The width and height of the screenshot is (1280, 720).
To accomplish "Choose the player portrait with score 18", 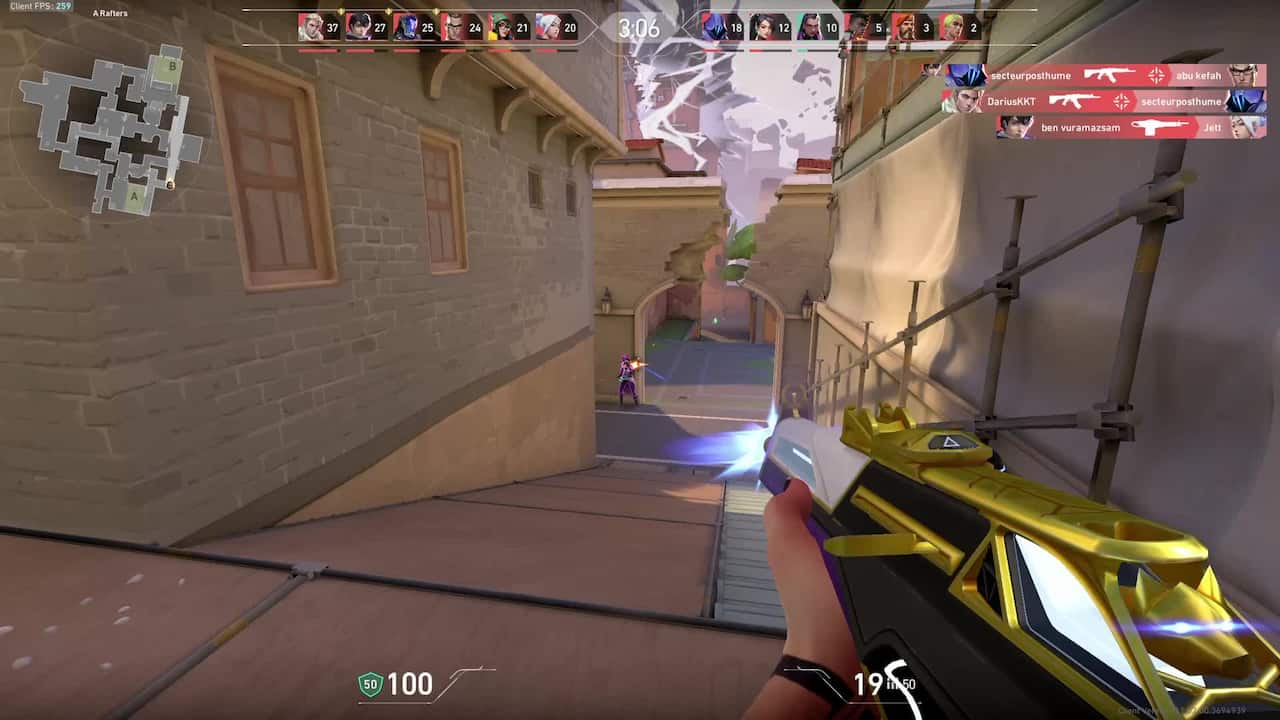I will (x=714, y=27).
